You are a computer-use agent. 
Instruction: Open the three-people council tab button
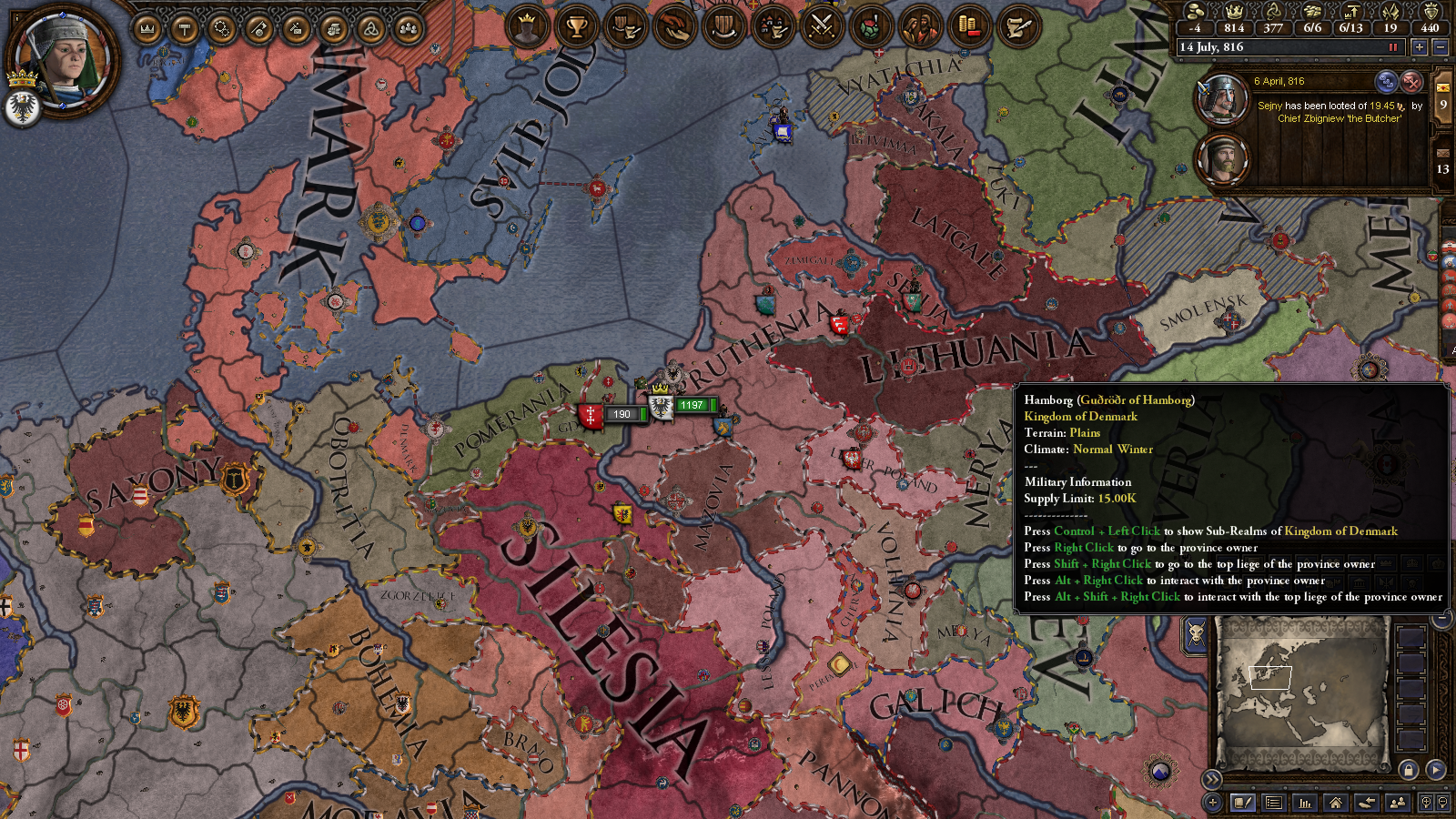tap(408, 30)
